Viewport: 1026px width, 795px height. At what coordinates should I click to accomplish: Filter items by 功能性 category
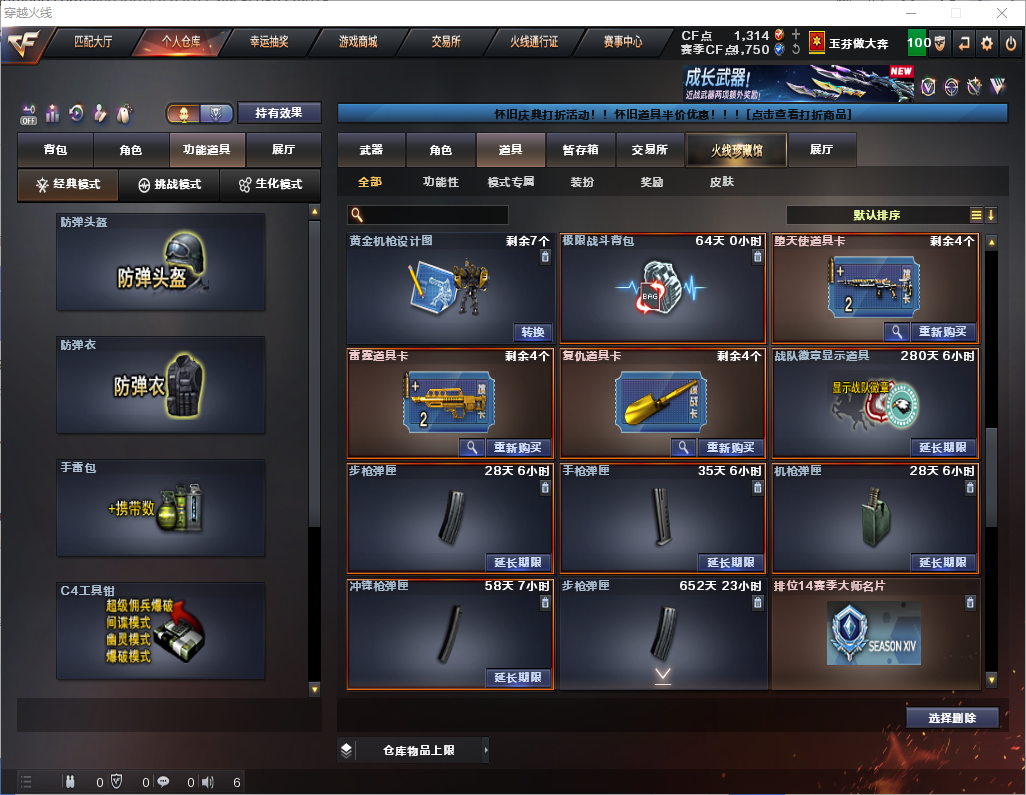click(x=440, y=182)
